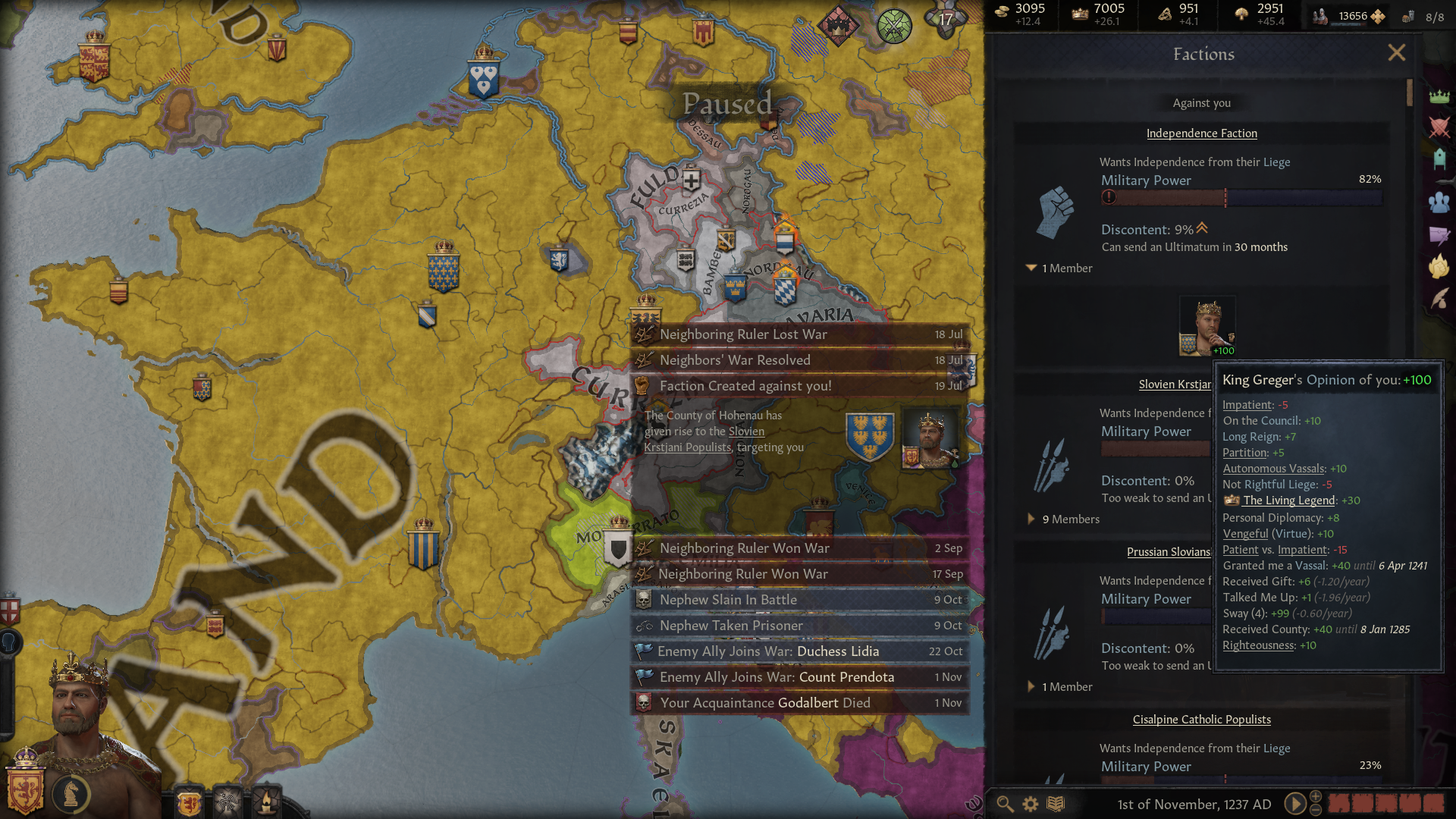
Task: Open the Military view via crossed swords icon
Action: coord(1439,127)
